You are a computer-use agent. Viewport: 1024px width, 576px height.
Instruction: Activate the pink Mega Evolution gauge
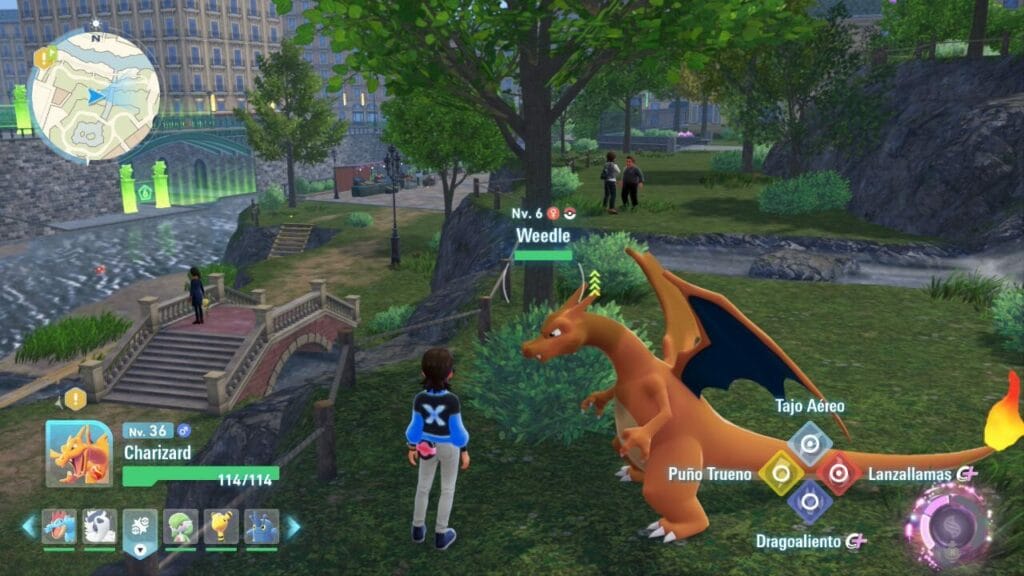[948, 525]
